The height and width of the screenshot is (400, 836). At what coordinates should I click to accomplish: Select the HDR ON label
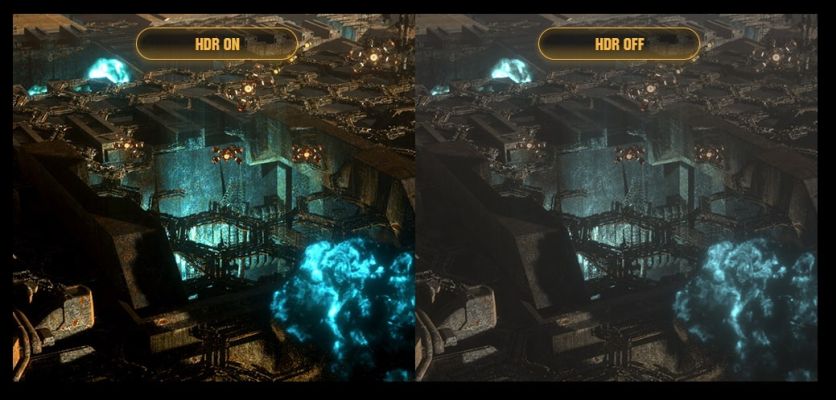coord(216,43)
